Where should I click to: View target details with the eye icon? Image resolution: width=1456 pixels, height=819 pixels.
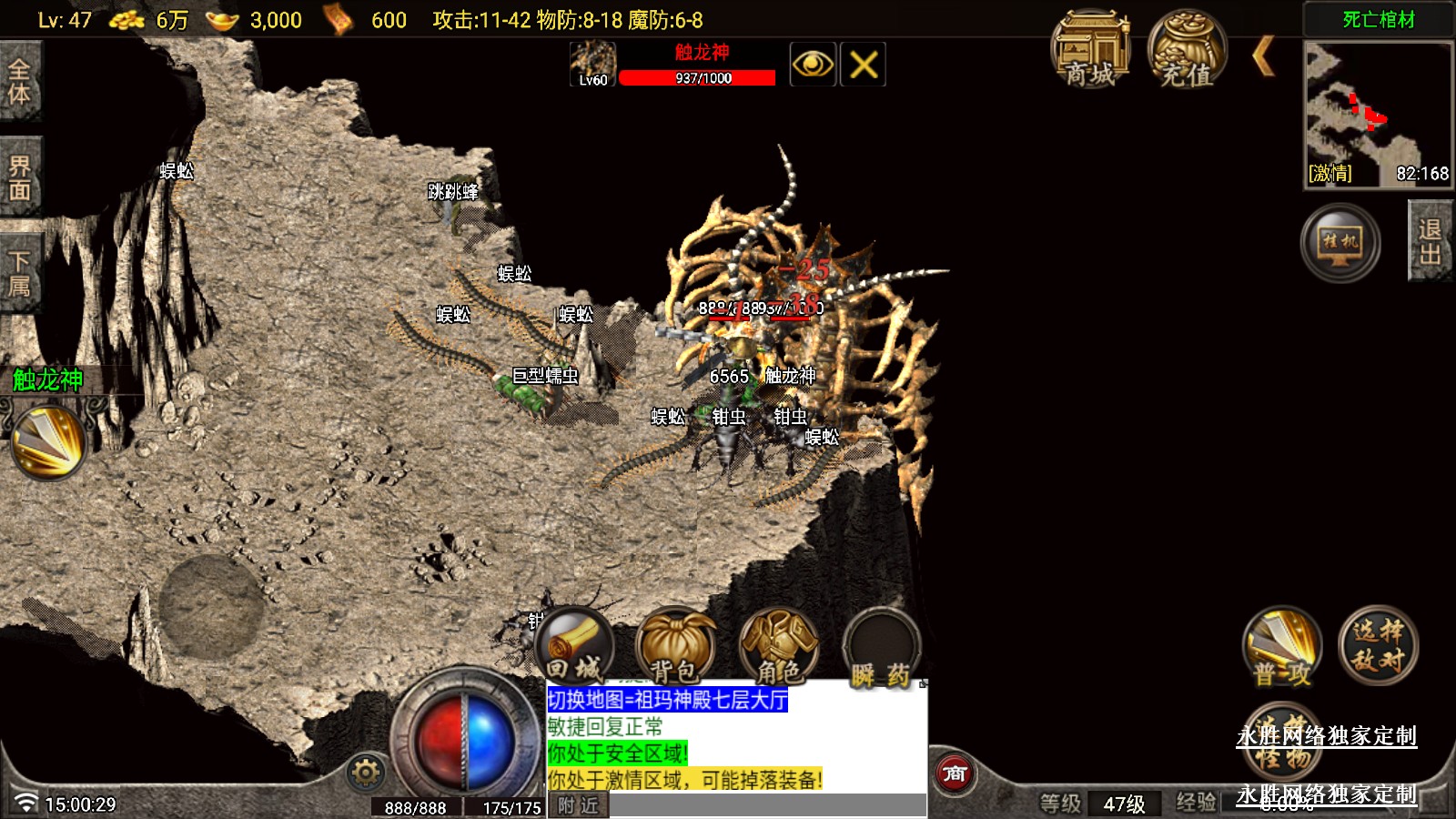point(813,65)
